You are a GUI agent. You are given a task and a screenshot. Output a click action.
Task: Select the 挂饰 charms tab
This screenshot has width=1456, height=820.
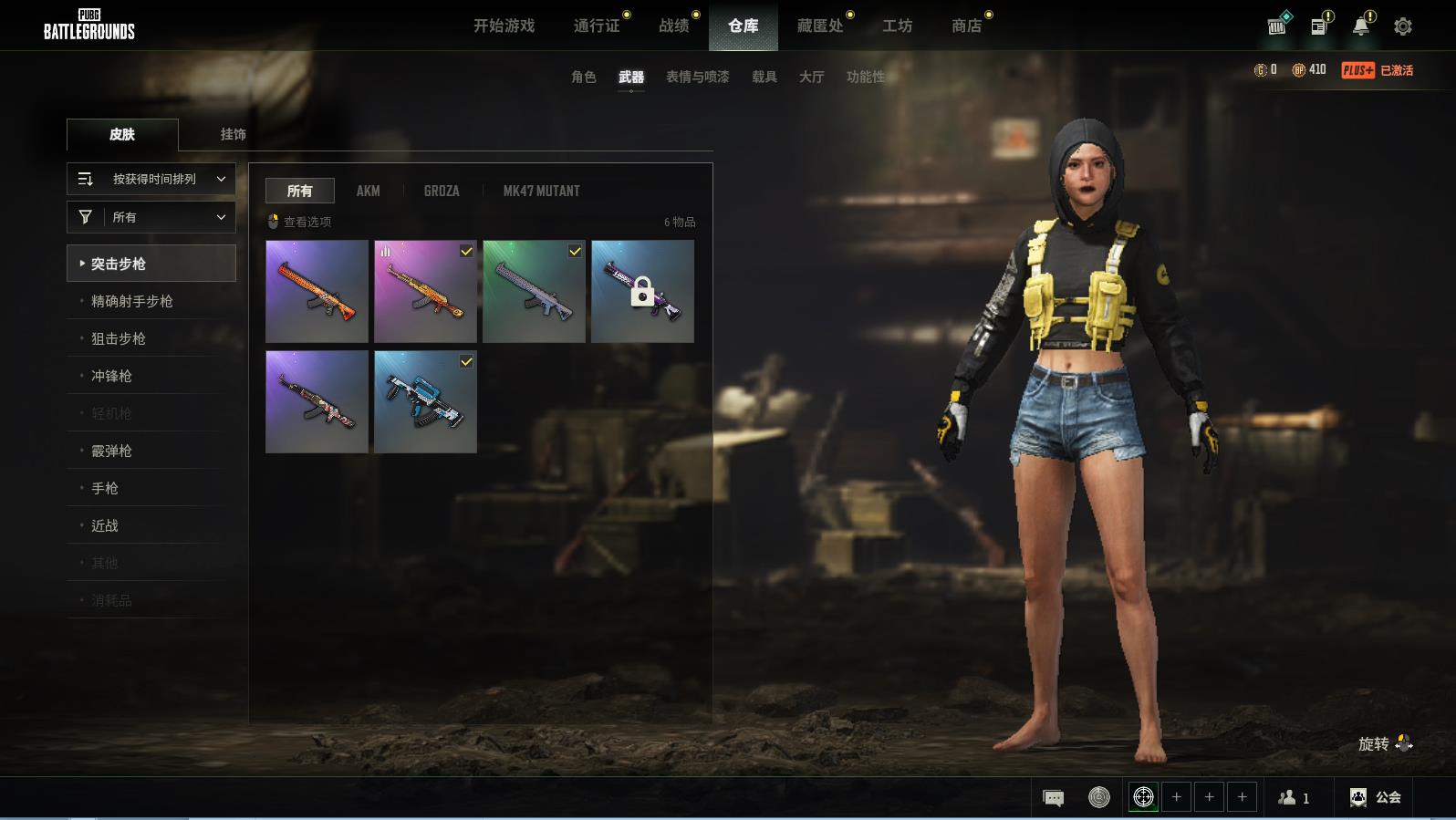tap(233, 134)
